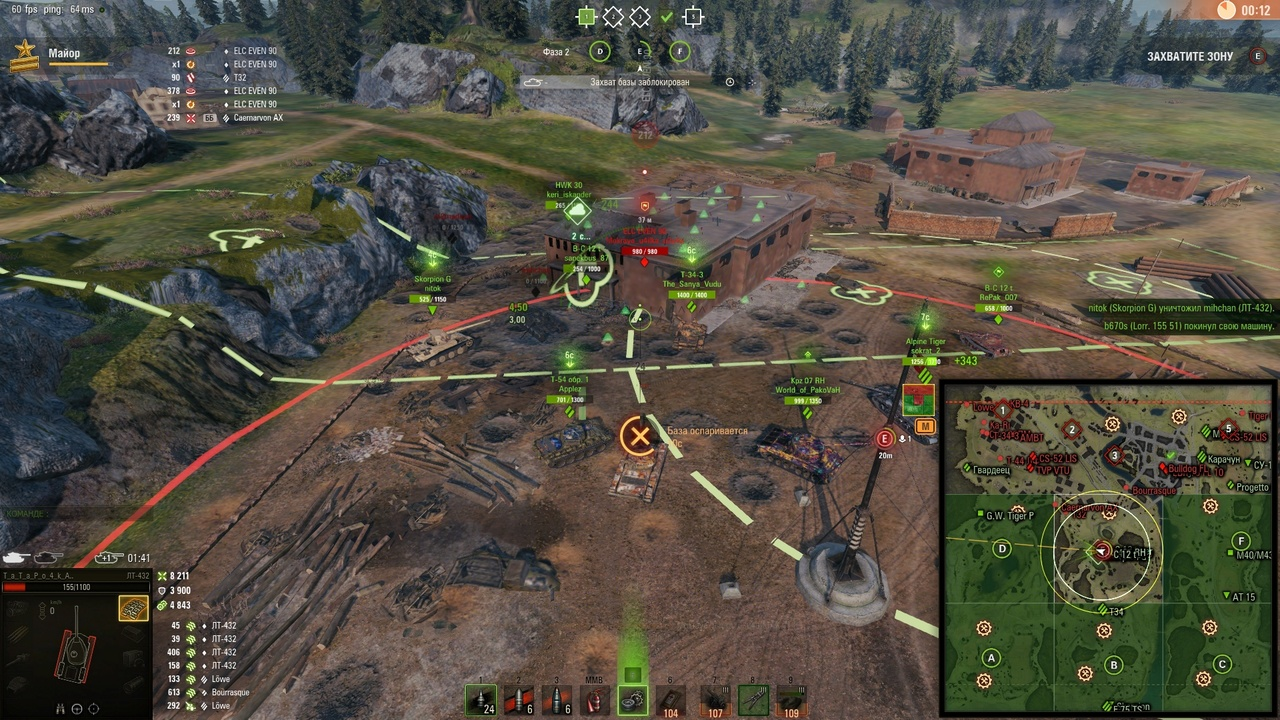Viewport: 1280px width, 720px height.
Task: Click zone circle F at screen top
Action: pos(679,51)
